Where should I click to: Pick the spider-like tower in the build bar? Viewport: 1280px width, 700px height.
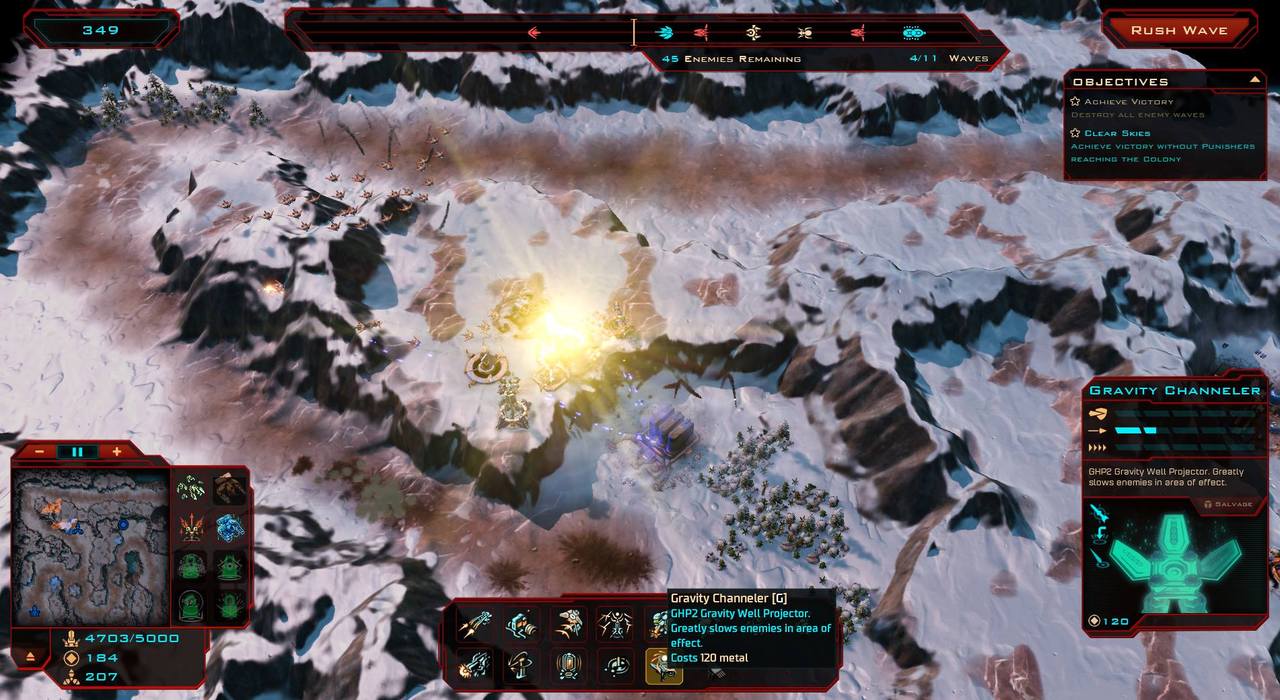(x=615, y=625)
